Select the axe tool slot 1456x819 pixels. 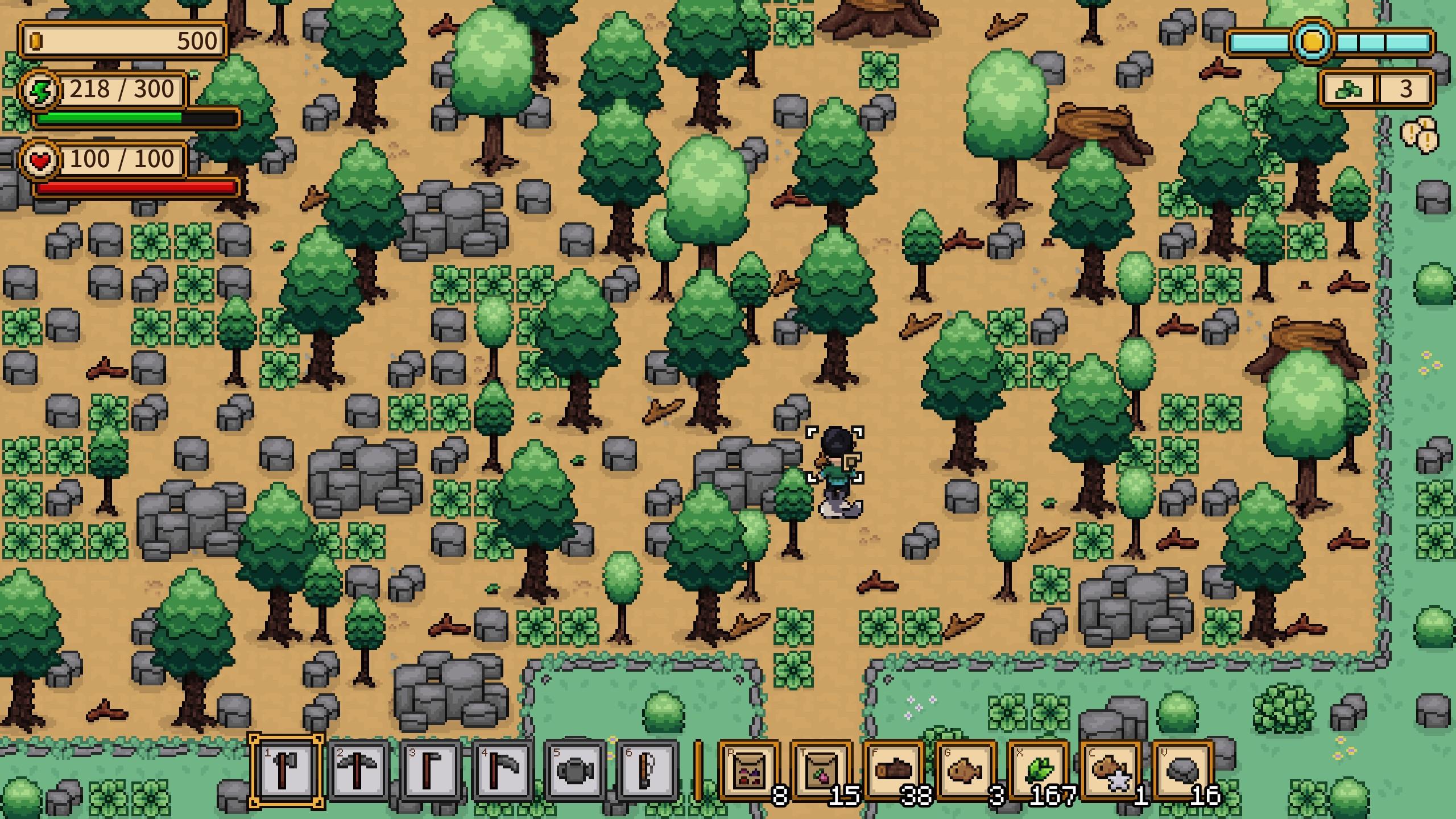286,771
